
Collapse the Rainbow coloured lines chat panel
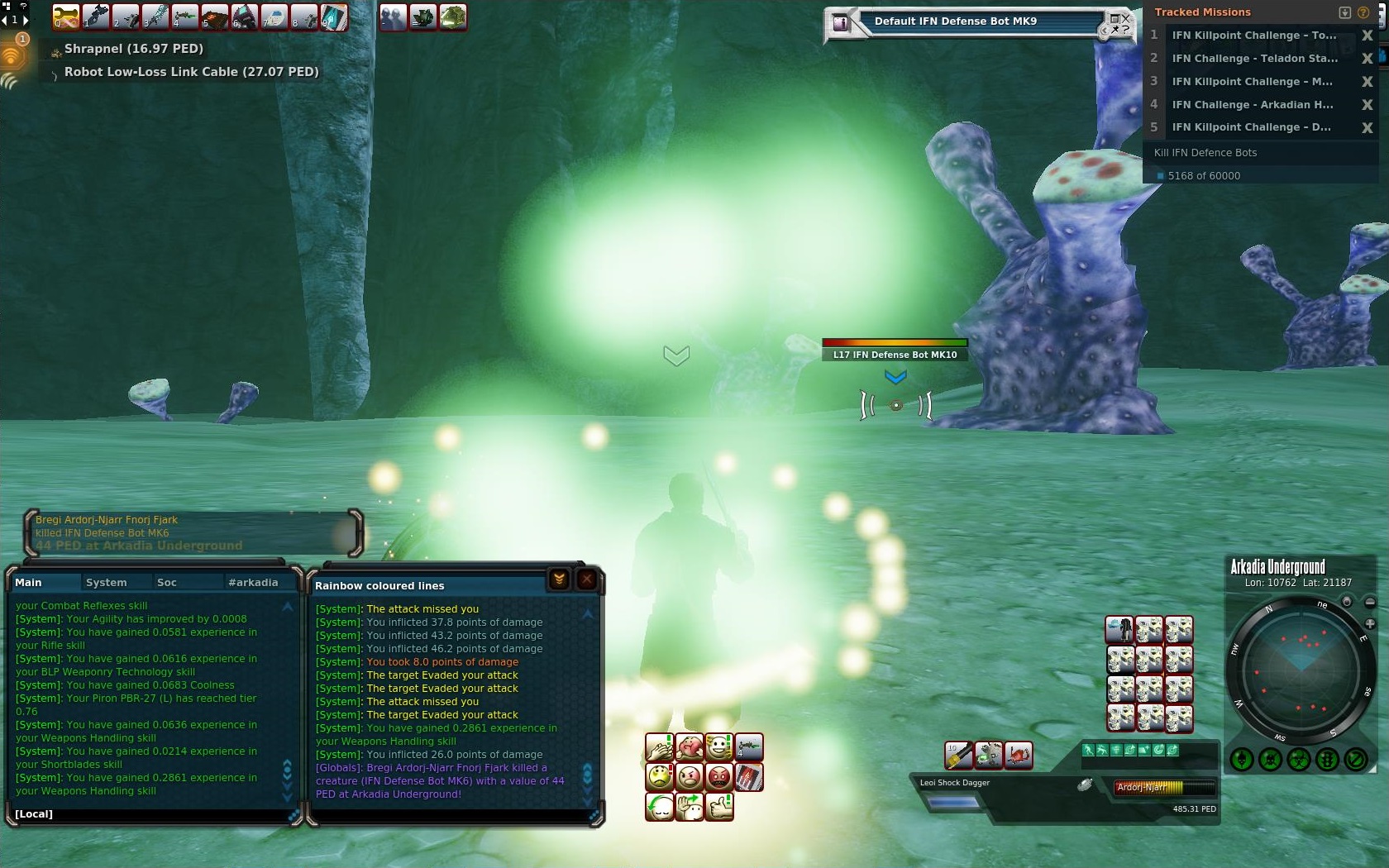point(559,579)
